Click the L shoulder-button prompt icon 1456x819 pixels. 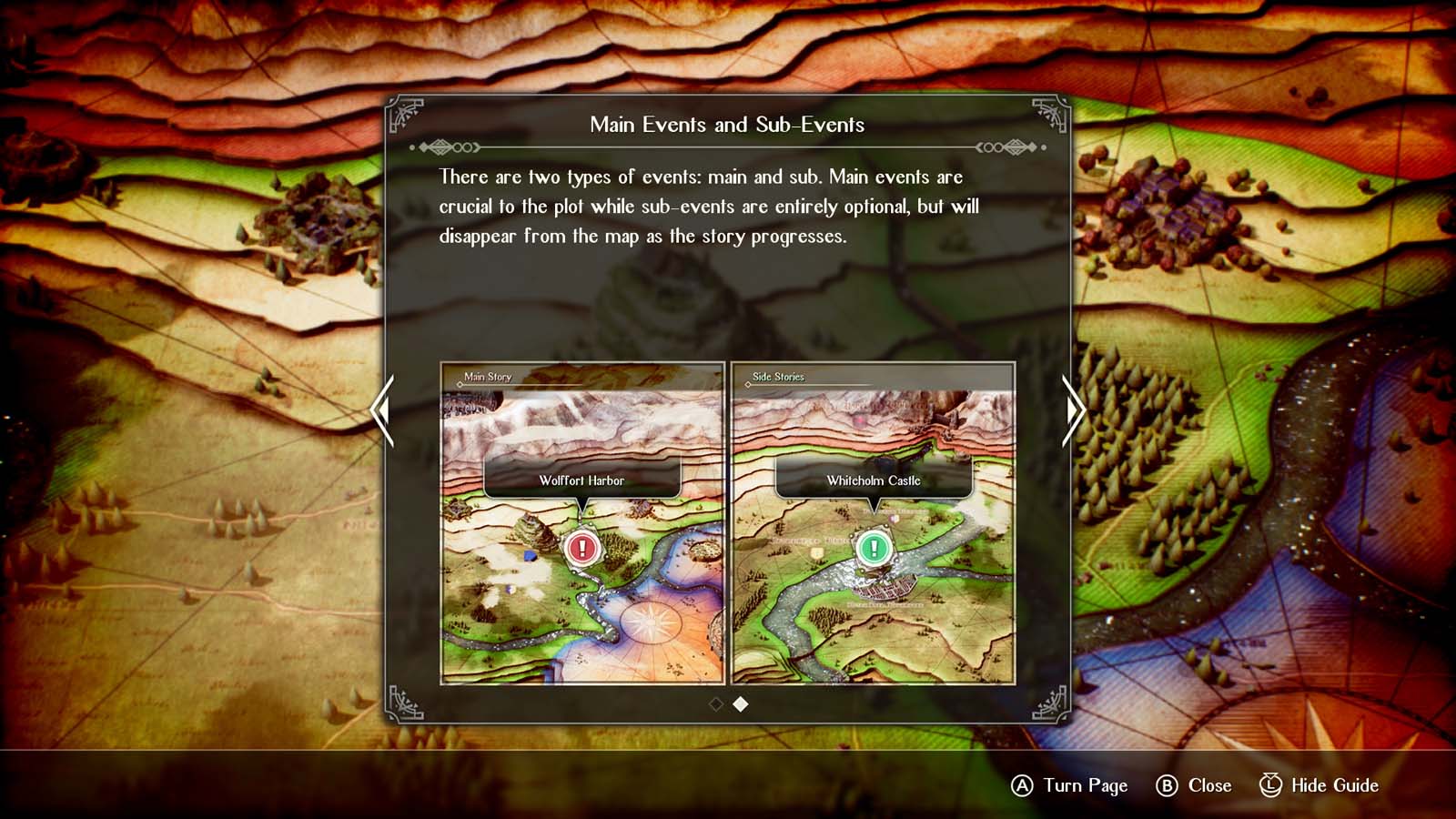(1269, 785)
